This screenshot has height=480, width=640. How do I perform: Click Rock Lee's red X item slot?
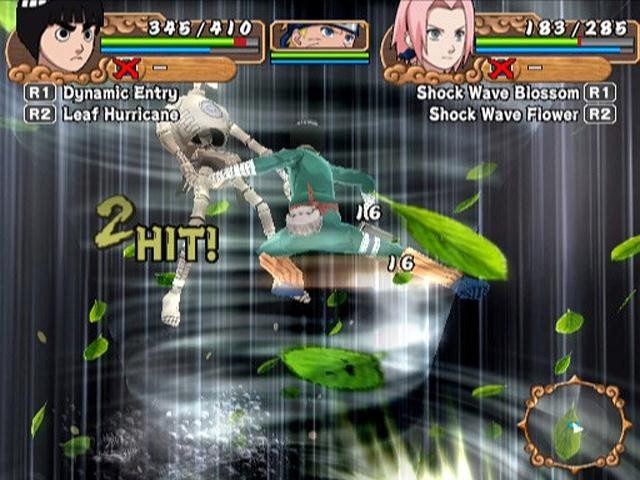pos(127,69)
